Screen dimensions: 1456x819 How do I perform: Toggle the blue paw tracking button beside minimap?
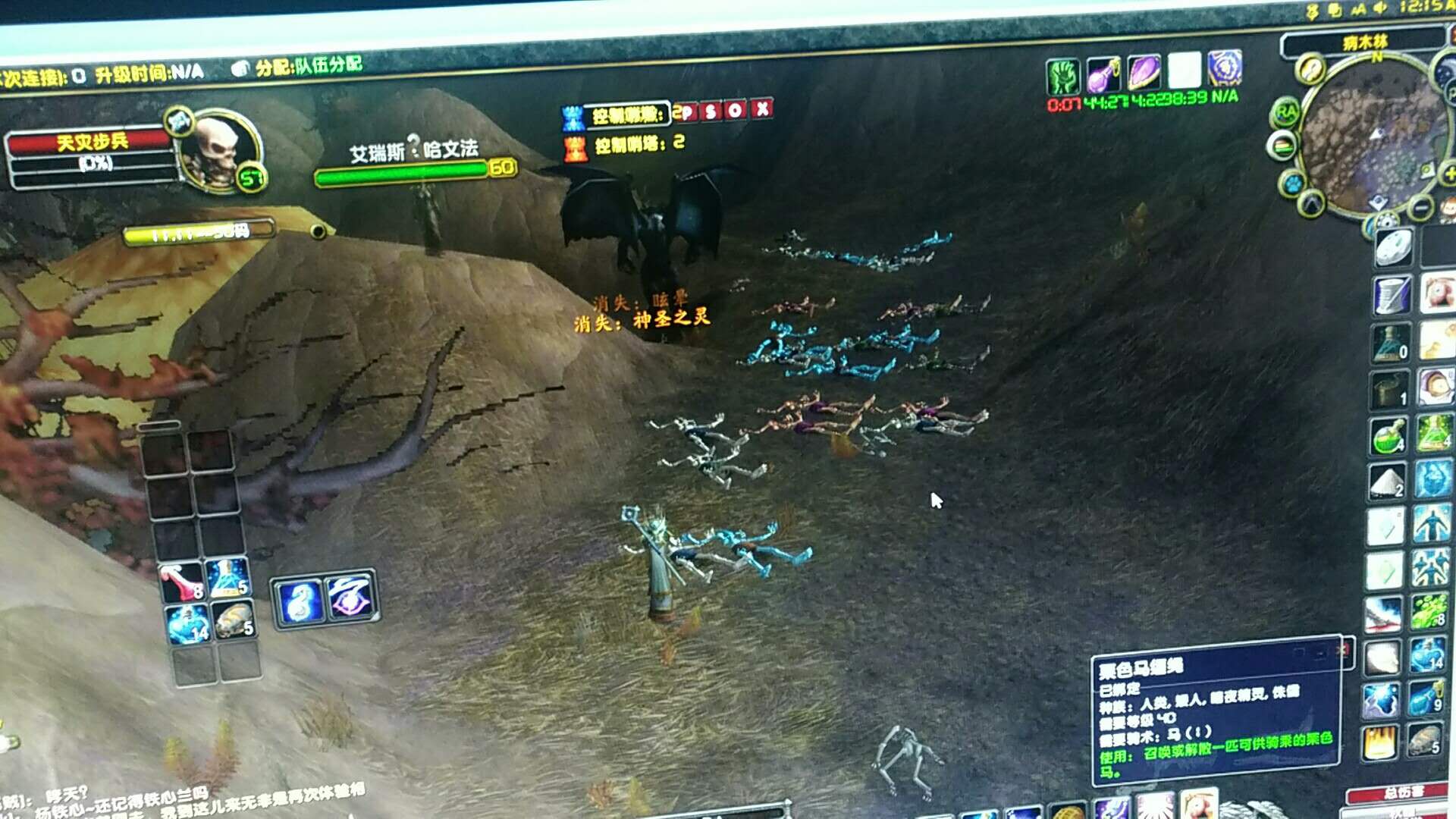(1291, 182)
